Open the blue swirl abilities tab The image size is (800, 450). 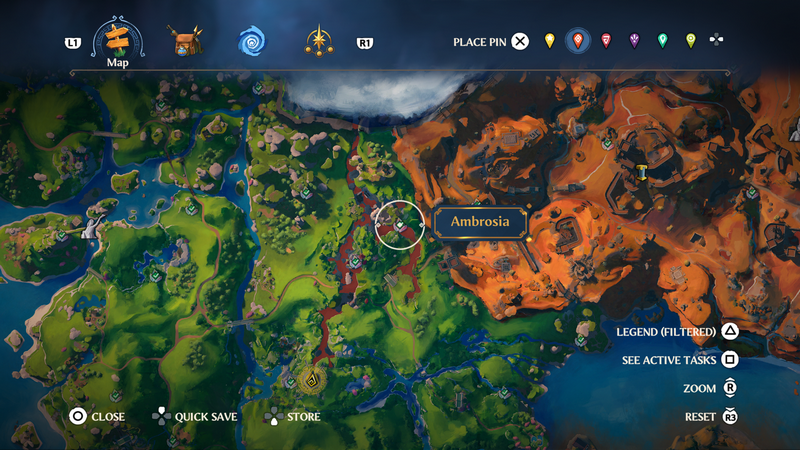coord(252,42)
